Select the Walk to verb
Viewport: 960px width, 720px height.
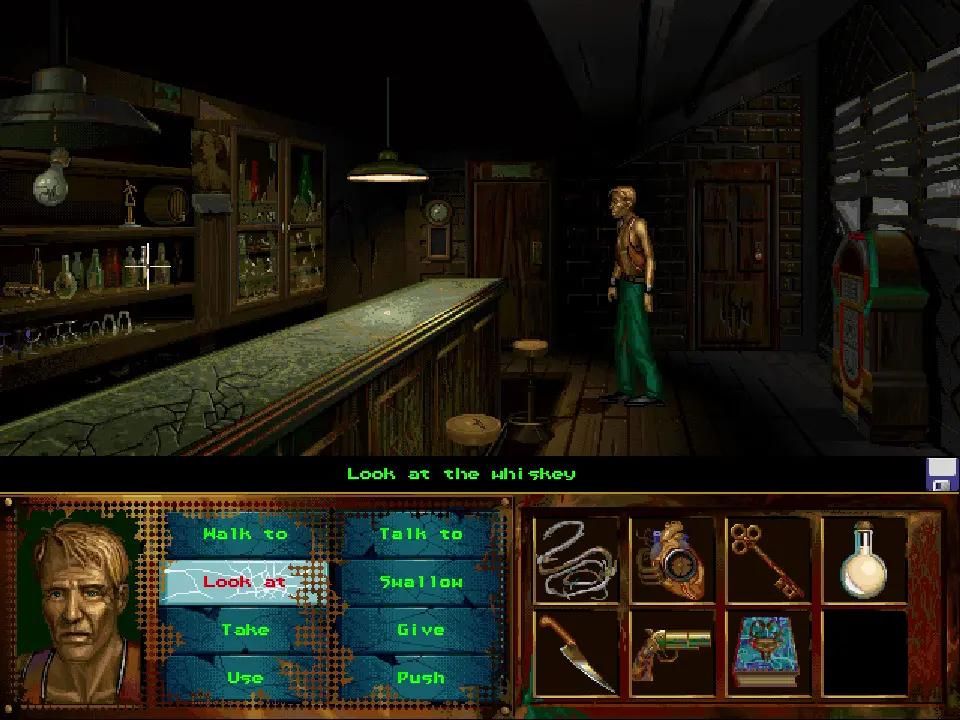point(245,534)
